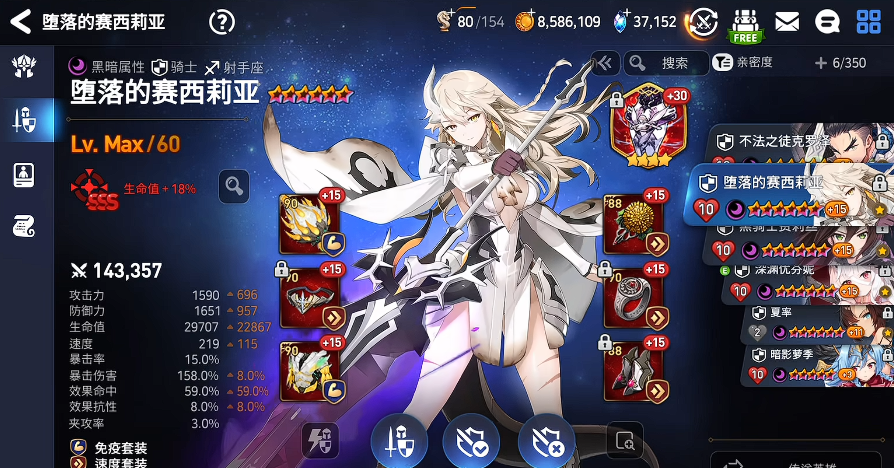Open the four-square grid menu
This screenshot has height=468, width=894.
point(869,21)
